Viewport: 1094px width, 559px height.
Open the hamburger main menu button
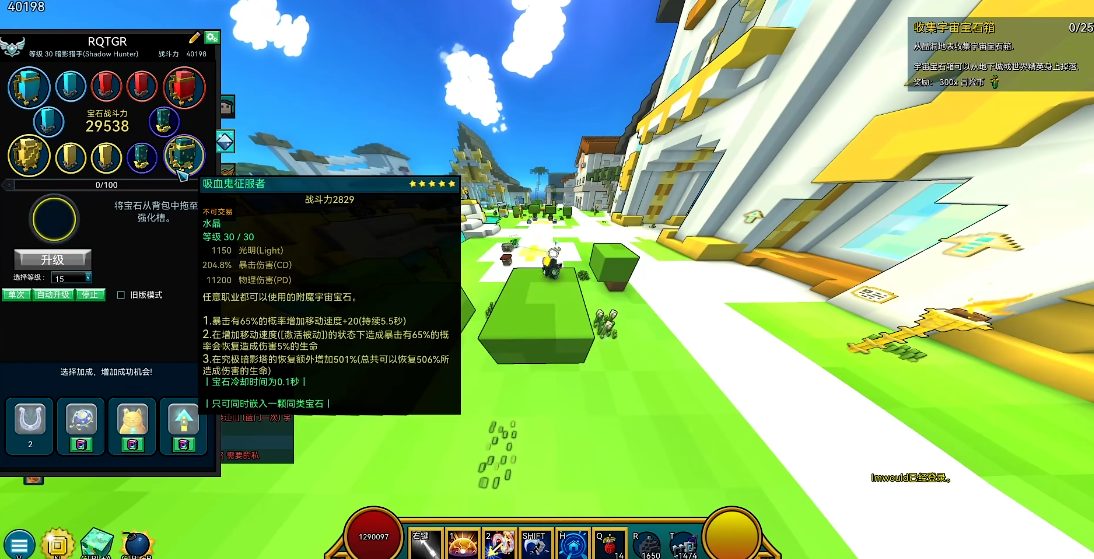(19, 545)
